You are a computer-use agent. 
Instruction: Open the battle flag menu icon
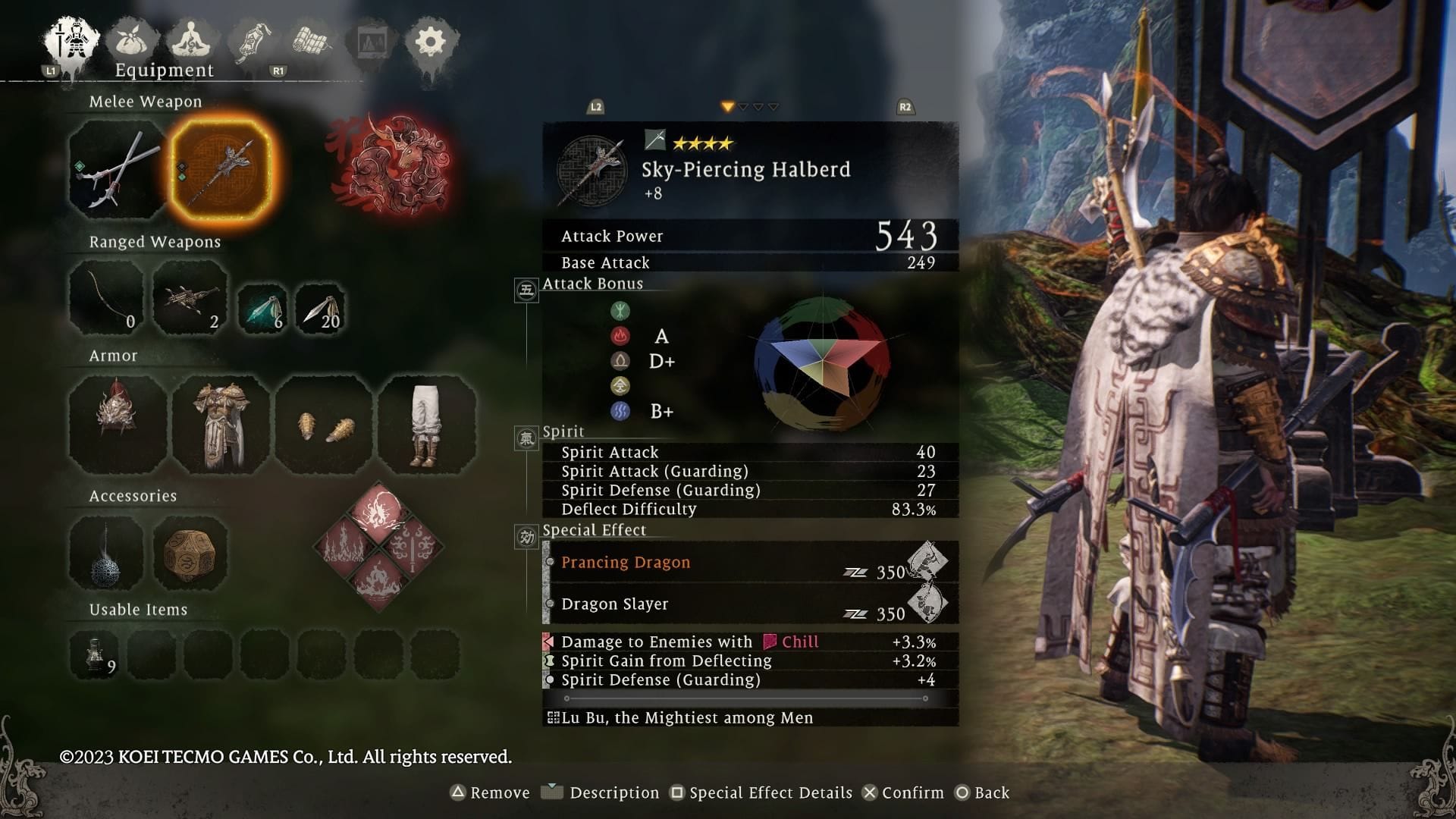250,42
